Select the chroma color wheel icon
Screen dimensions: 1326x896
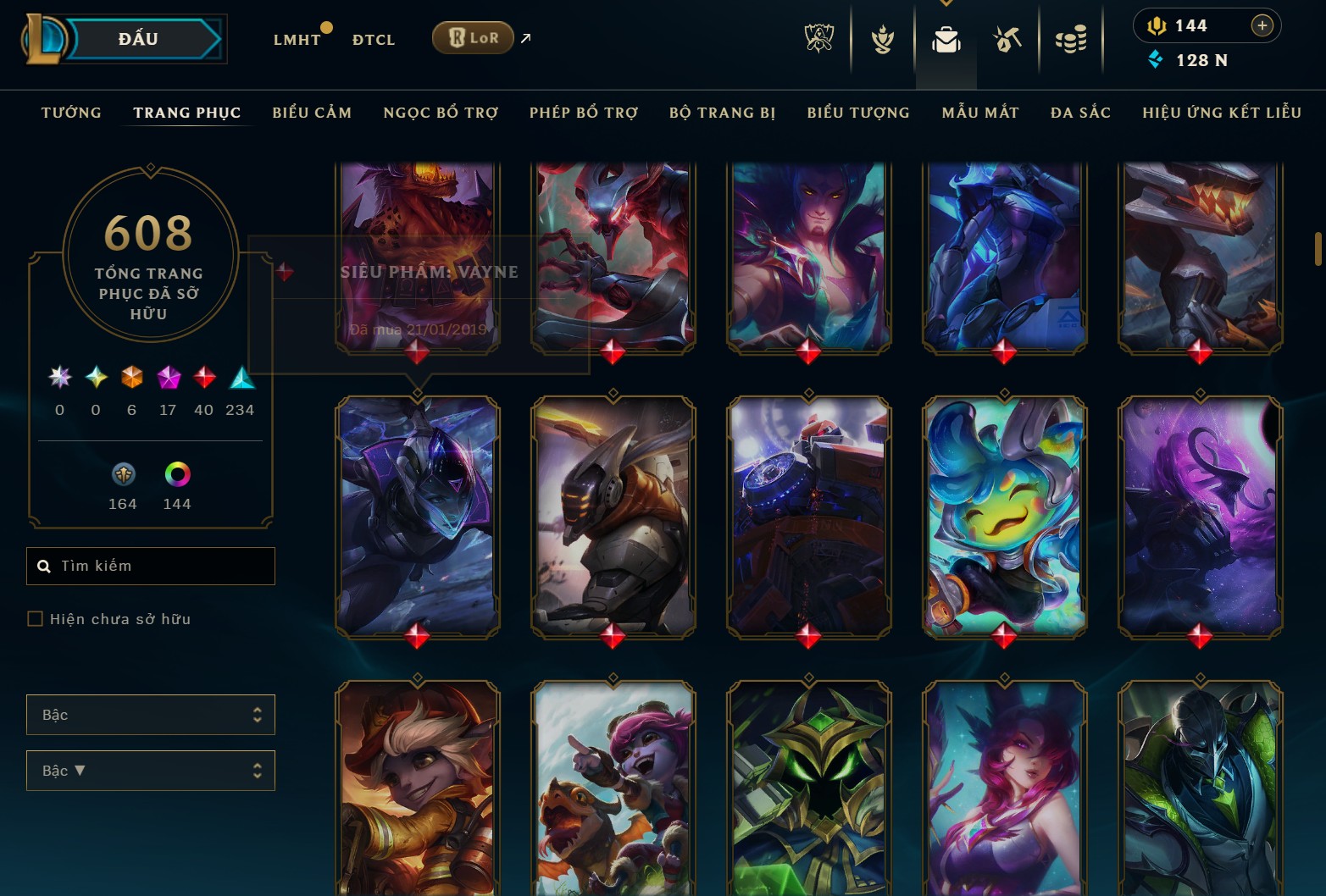(176, 475)
